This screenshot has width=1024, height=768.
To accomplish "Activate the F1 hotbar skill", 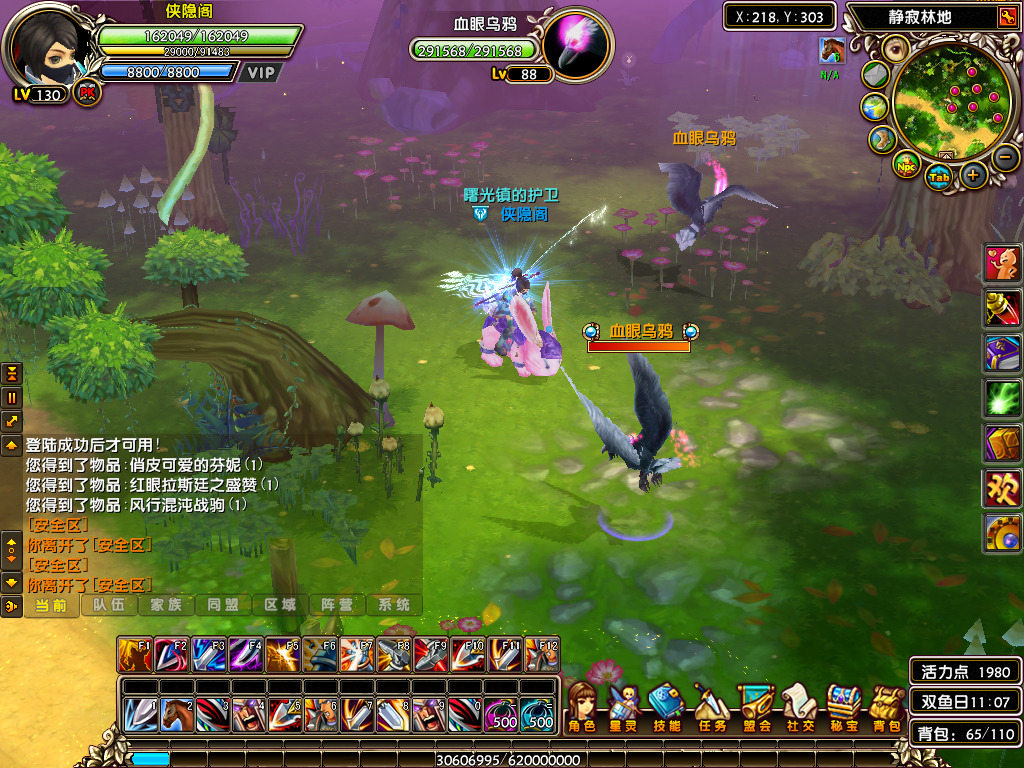I will tap(135, 655).
